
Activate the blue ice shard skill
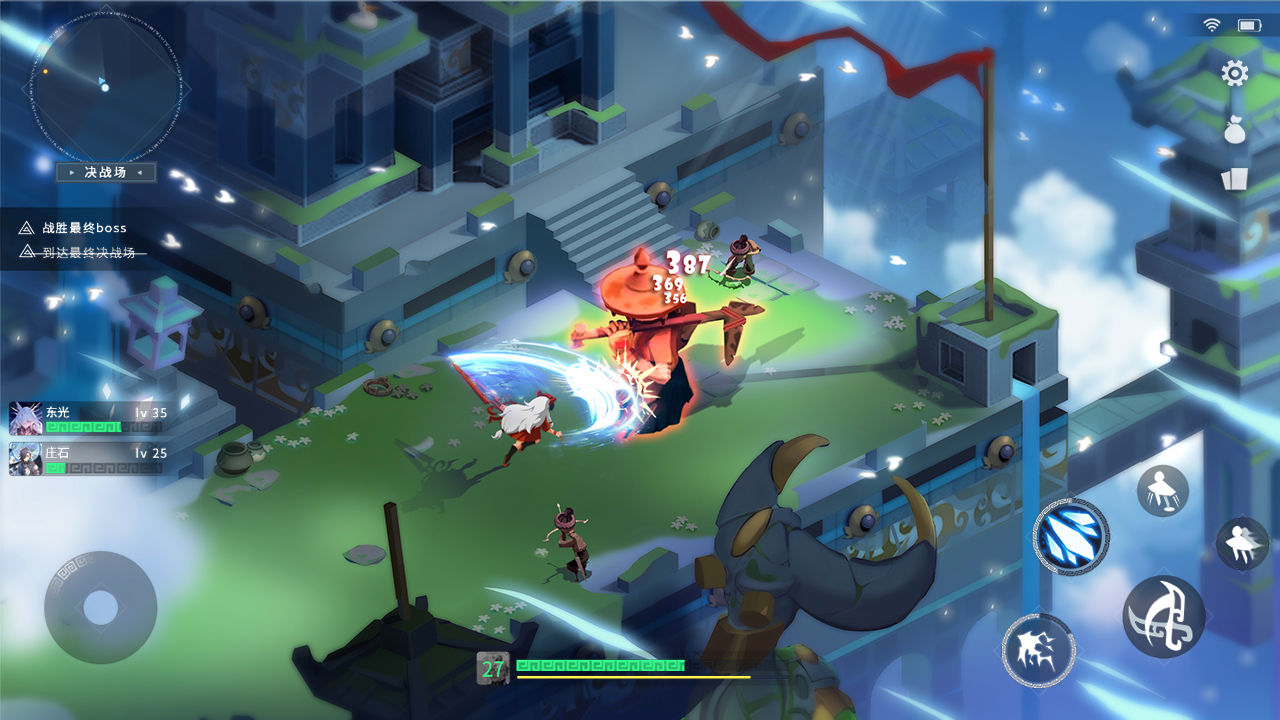[x=1070, y=536]
